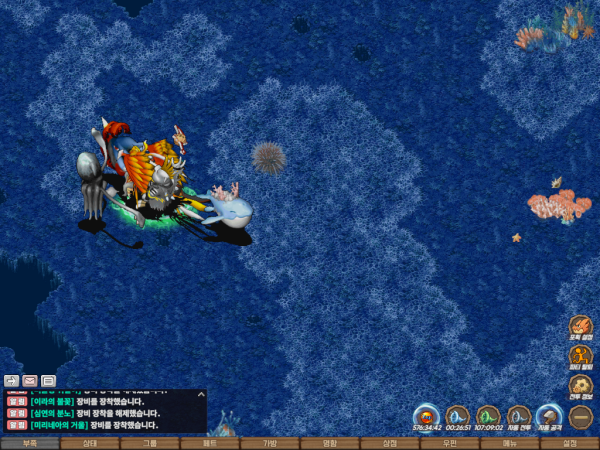Open the 상태 (status) menu
Image resolution: width=600 pixels, height=450 pixels.
[x=90, y=443]
